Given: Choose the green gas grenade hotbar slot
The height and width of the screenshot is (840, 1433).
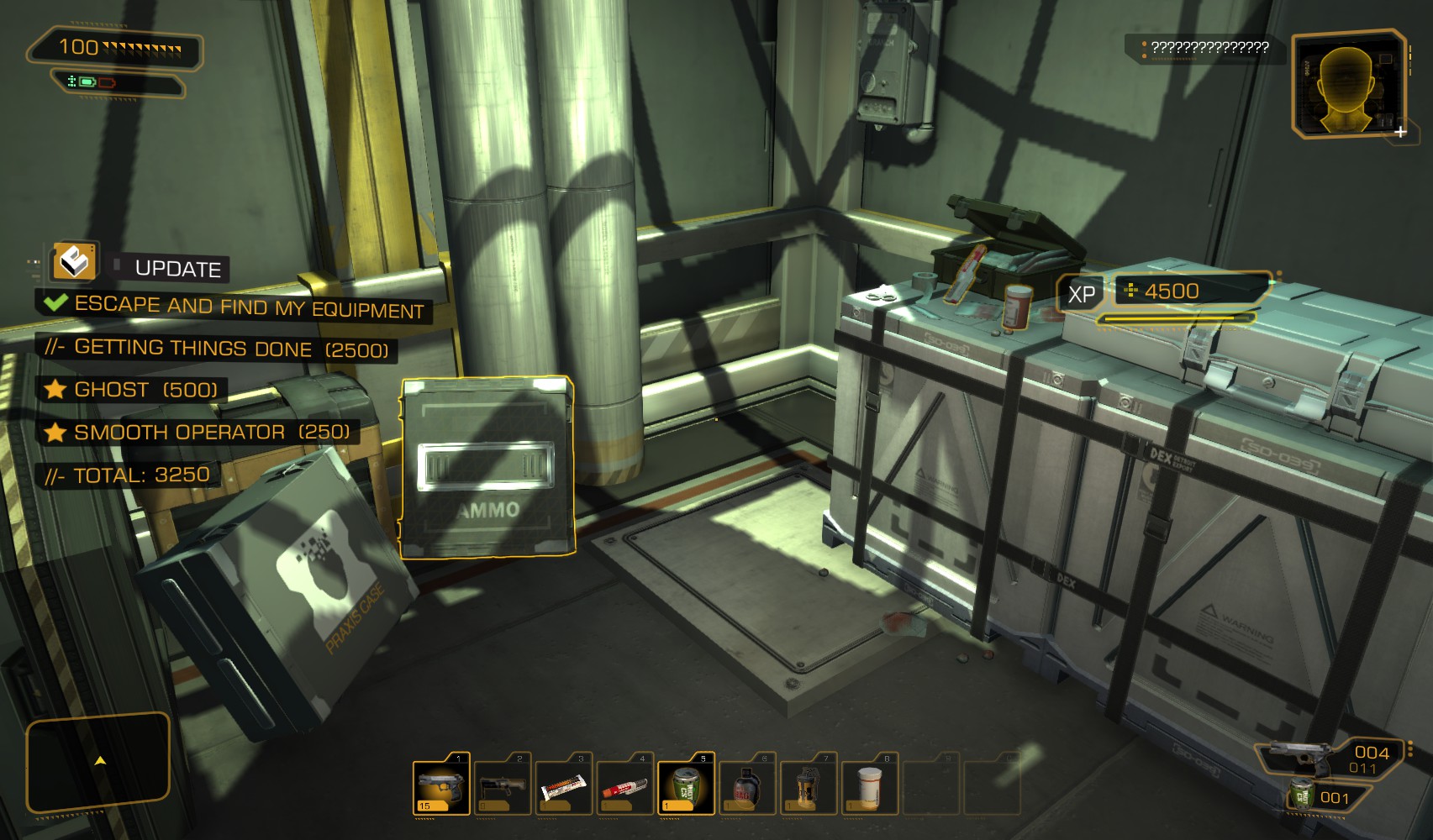Looking at the screenshot, I should 686,786.
